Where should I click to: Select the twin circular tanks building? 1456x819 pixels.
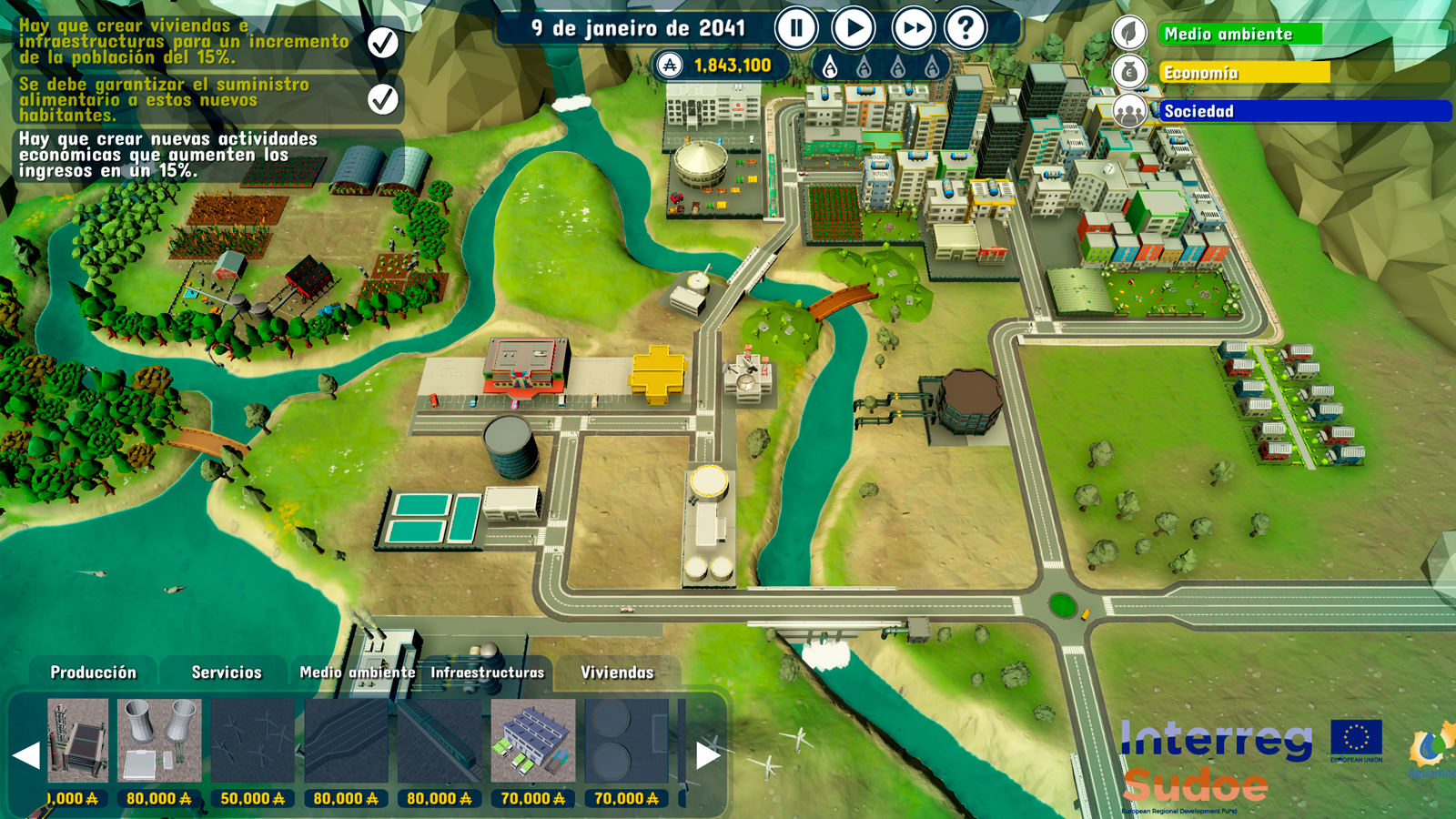626,741
